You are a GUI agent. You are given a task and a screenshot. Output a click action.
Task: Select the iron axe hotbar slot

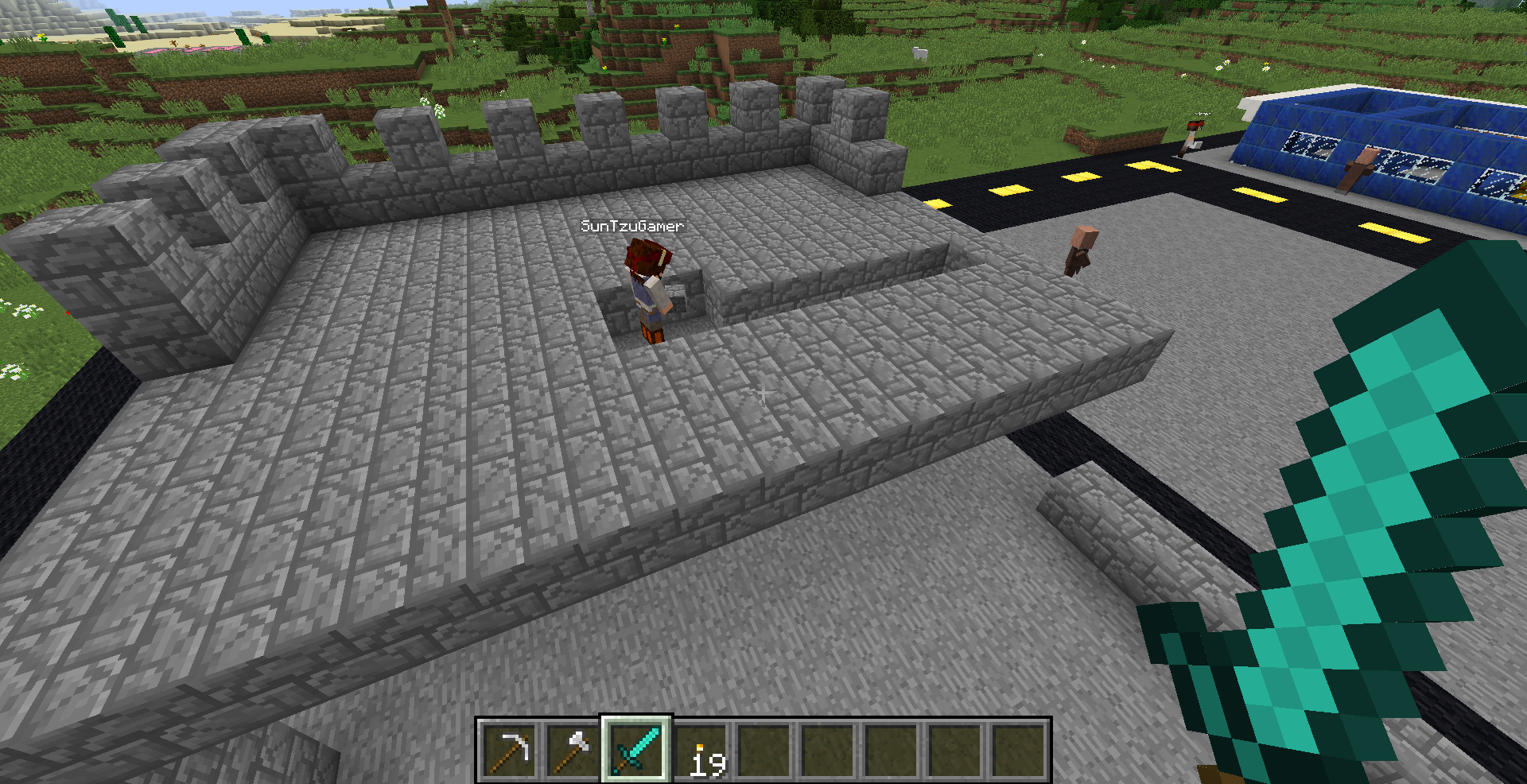pyautogui.click(x=573, y=751)
